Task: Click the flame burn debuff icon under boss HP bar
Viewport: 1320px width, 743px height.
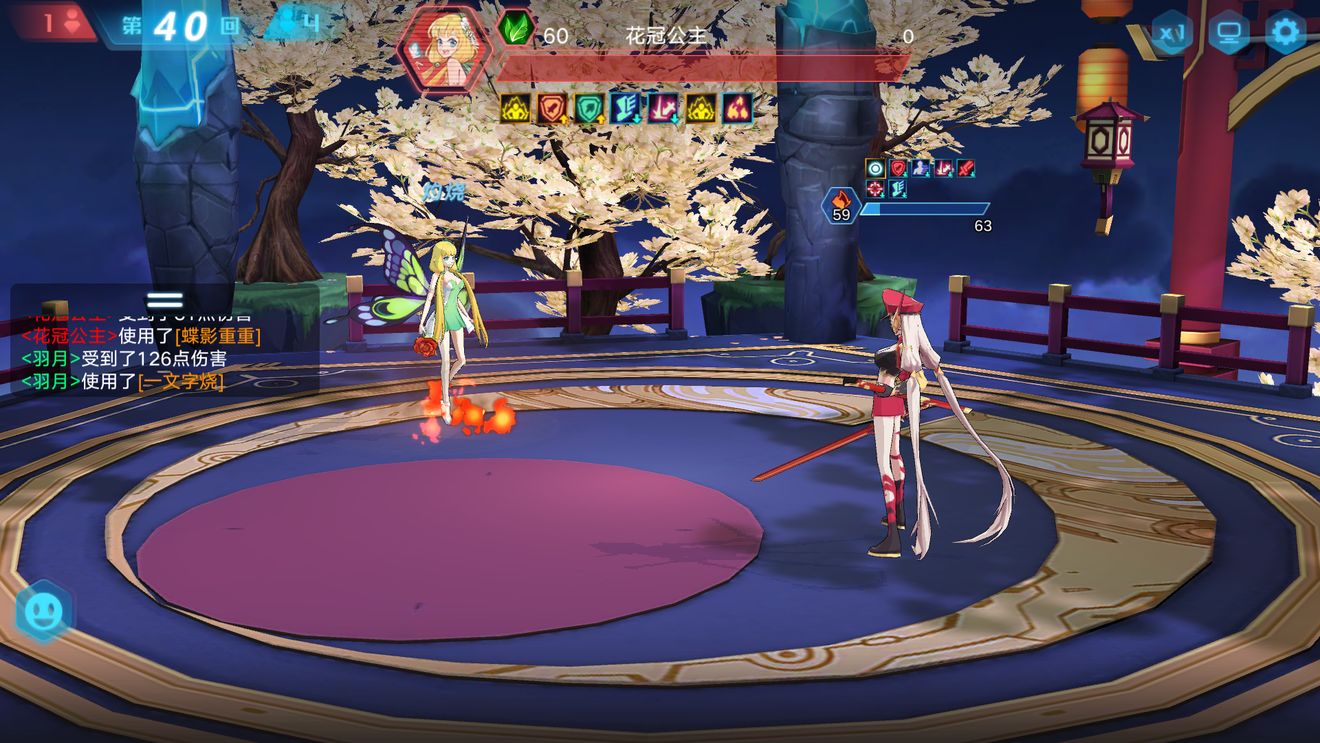Action: tap(735, 110)
